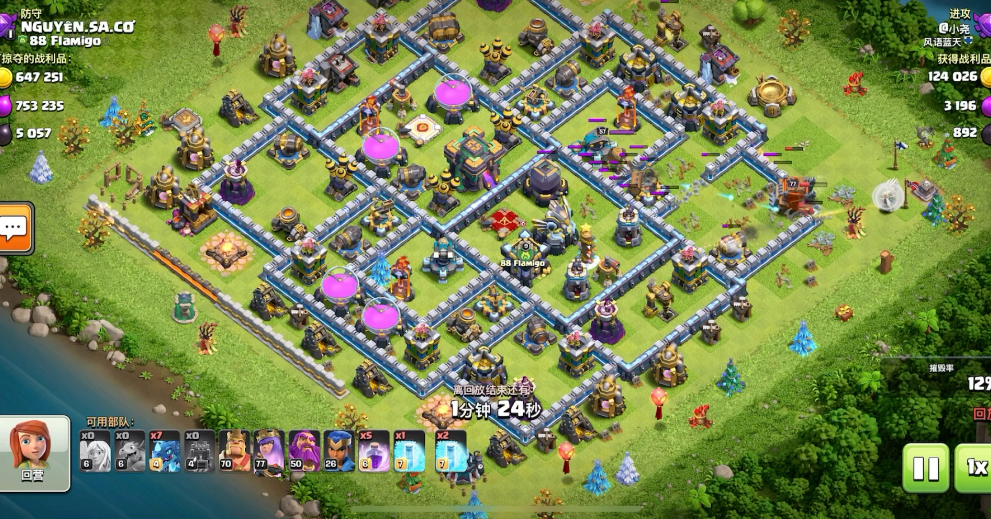Click the greyed-out siege machine slot

[x=200, y=451]
